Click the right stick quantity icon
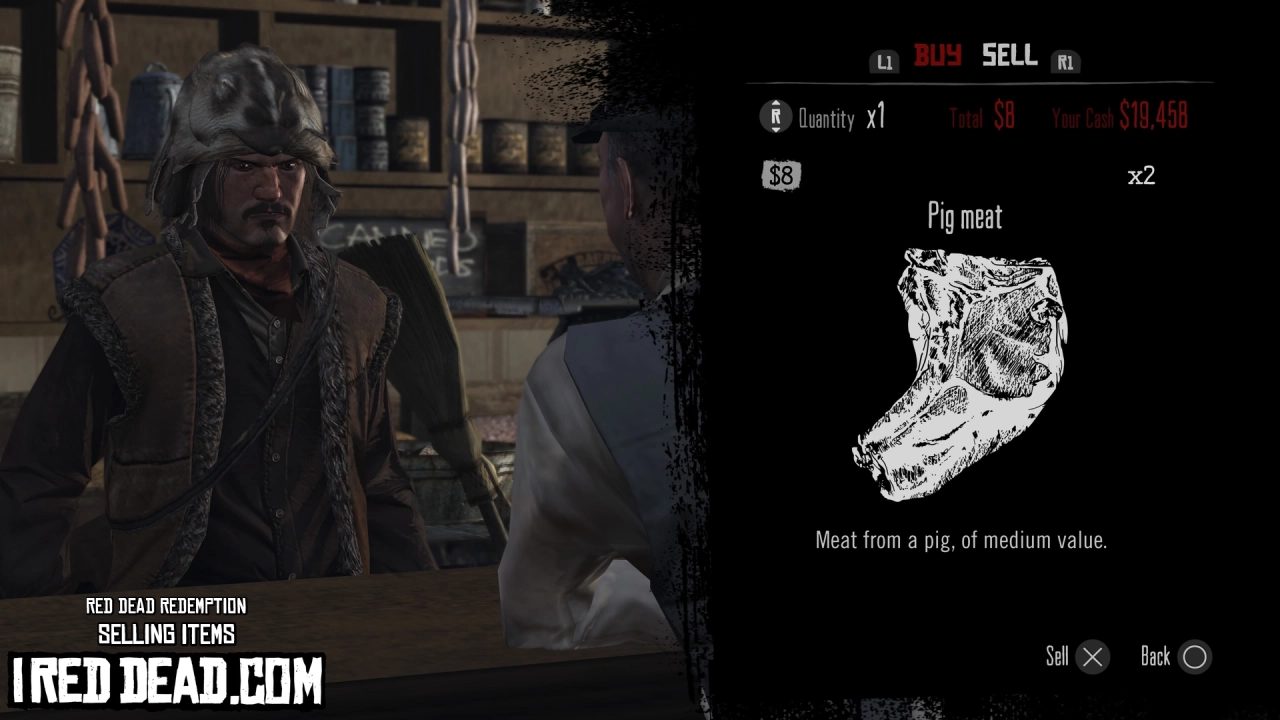 click(773, 117)
